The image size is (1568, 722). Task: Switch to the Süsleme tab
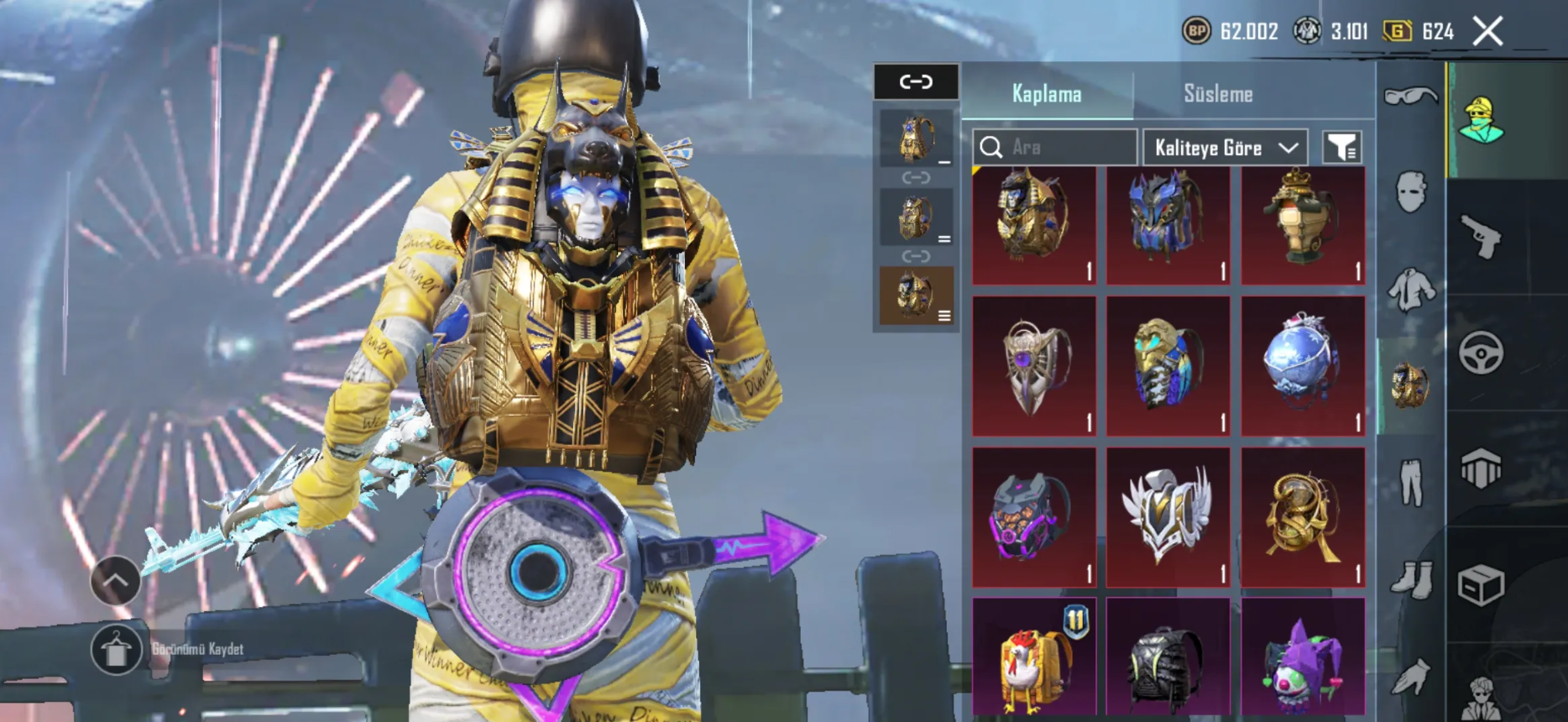coord(1218,94)
